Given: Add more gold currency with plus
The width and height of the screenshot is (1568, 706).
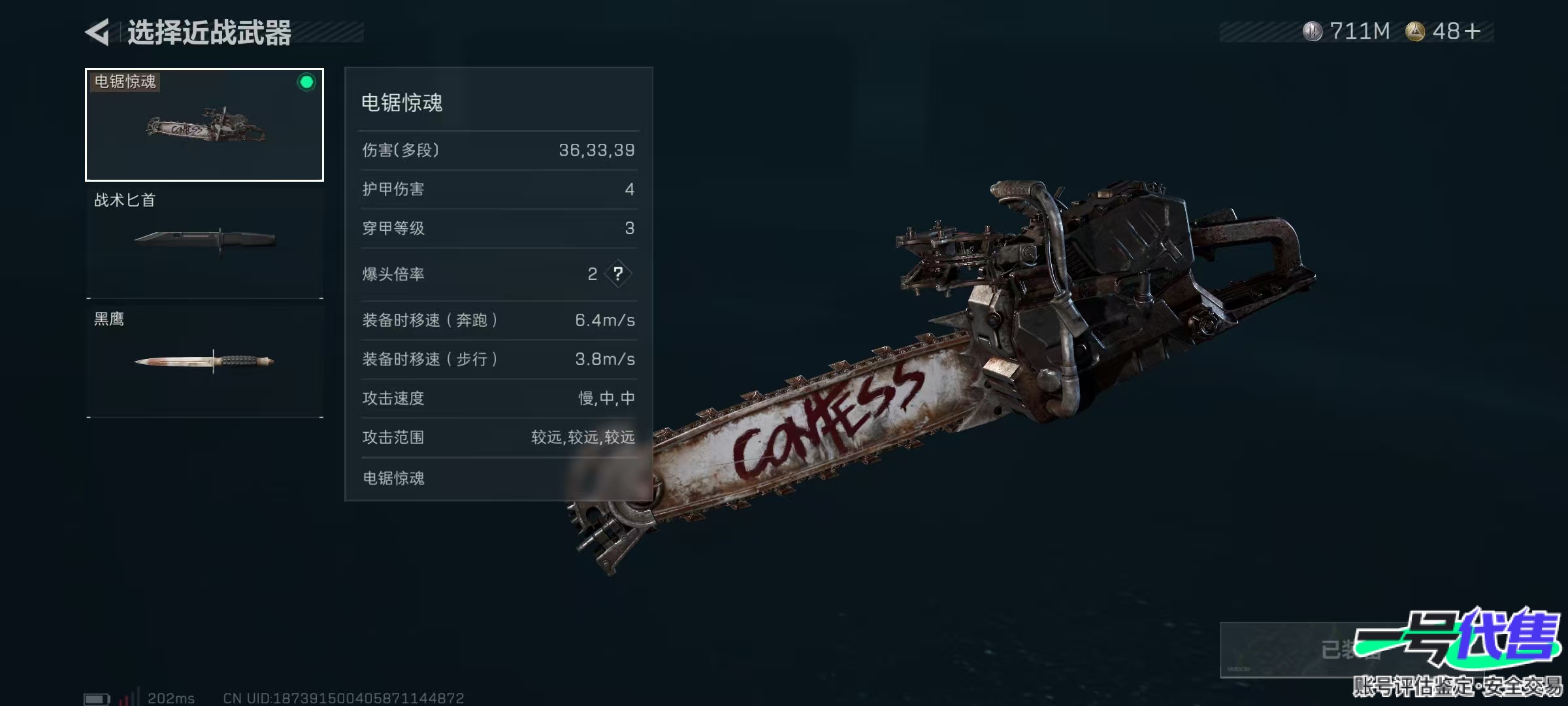Looking at the screenshot, I should point(1473,31).
